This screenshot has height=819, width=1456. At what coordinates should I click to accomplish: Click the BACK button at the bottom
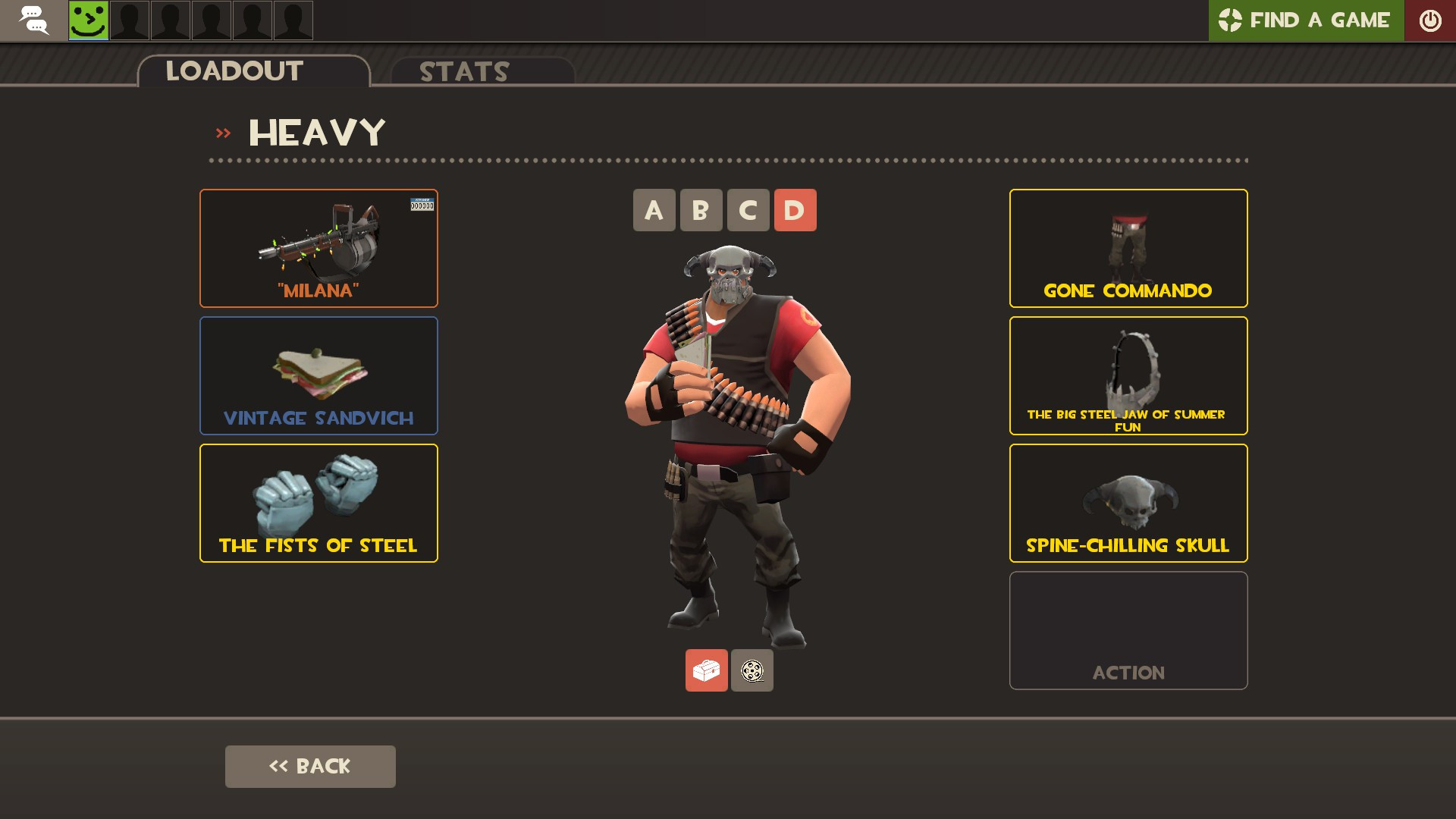(309, 766)
